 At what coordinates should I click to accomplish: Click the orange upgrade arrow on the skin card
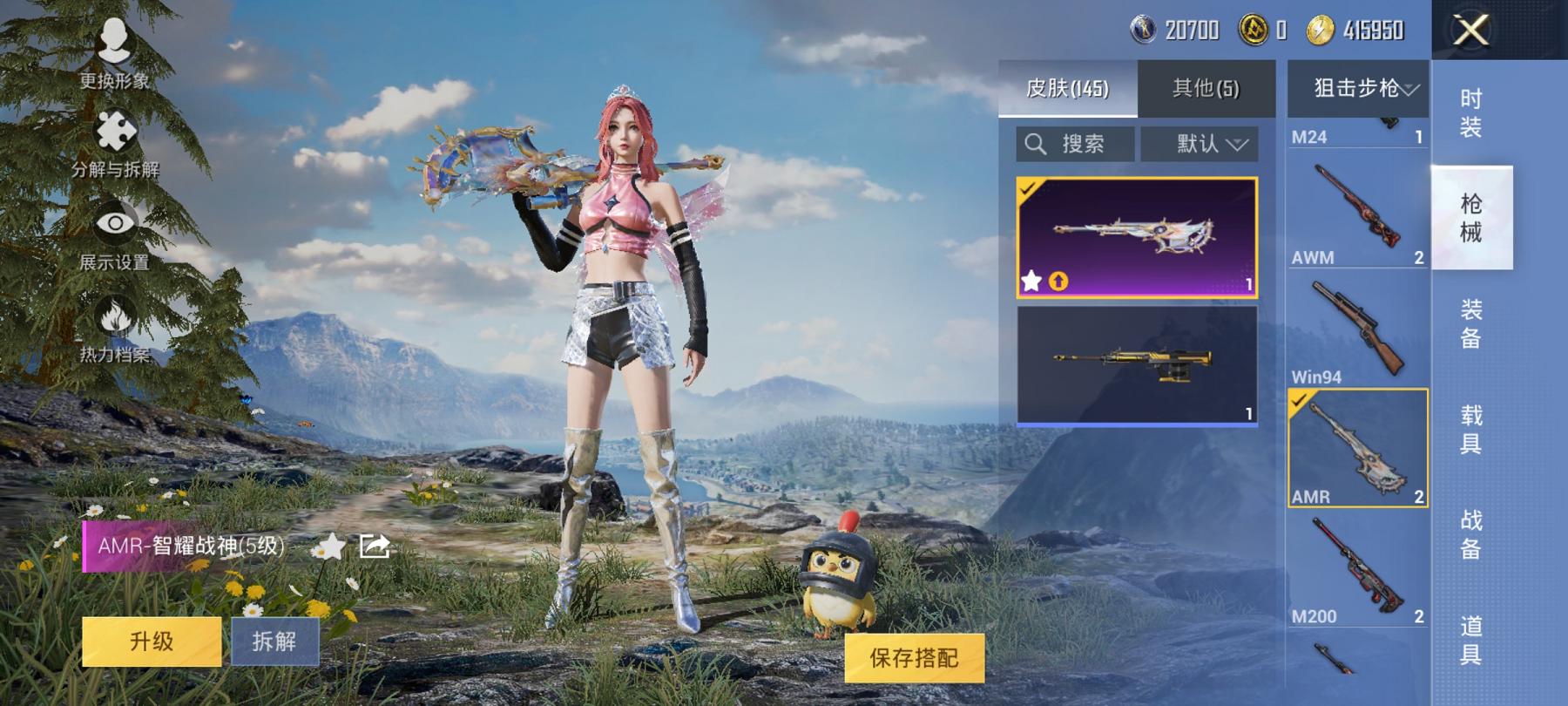(1059, 281)
